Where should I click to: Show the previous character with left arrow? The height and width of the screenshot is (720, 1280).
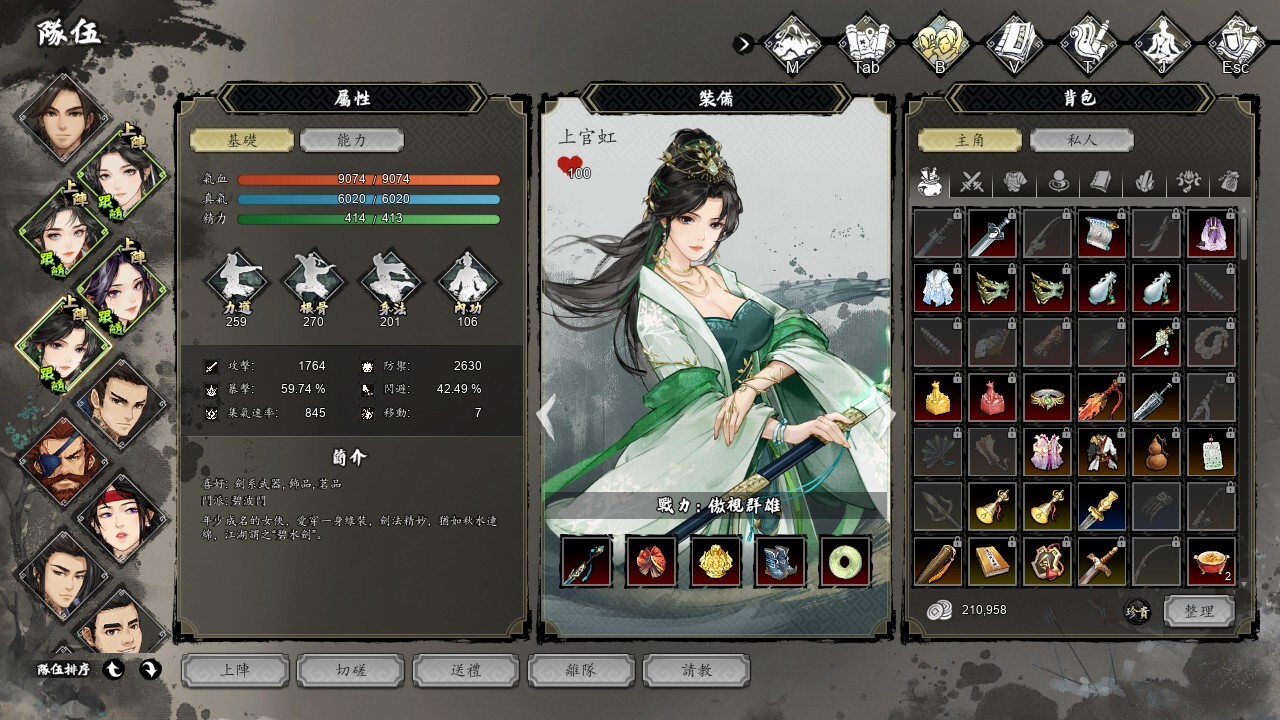click(547, 412)
